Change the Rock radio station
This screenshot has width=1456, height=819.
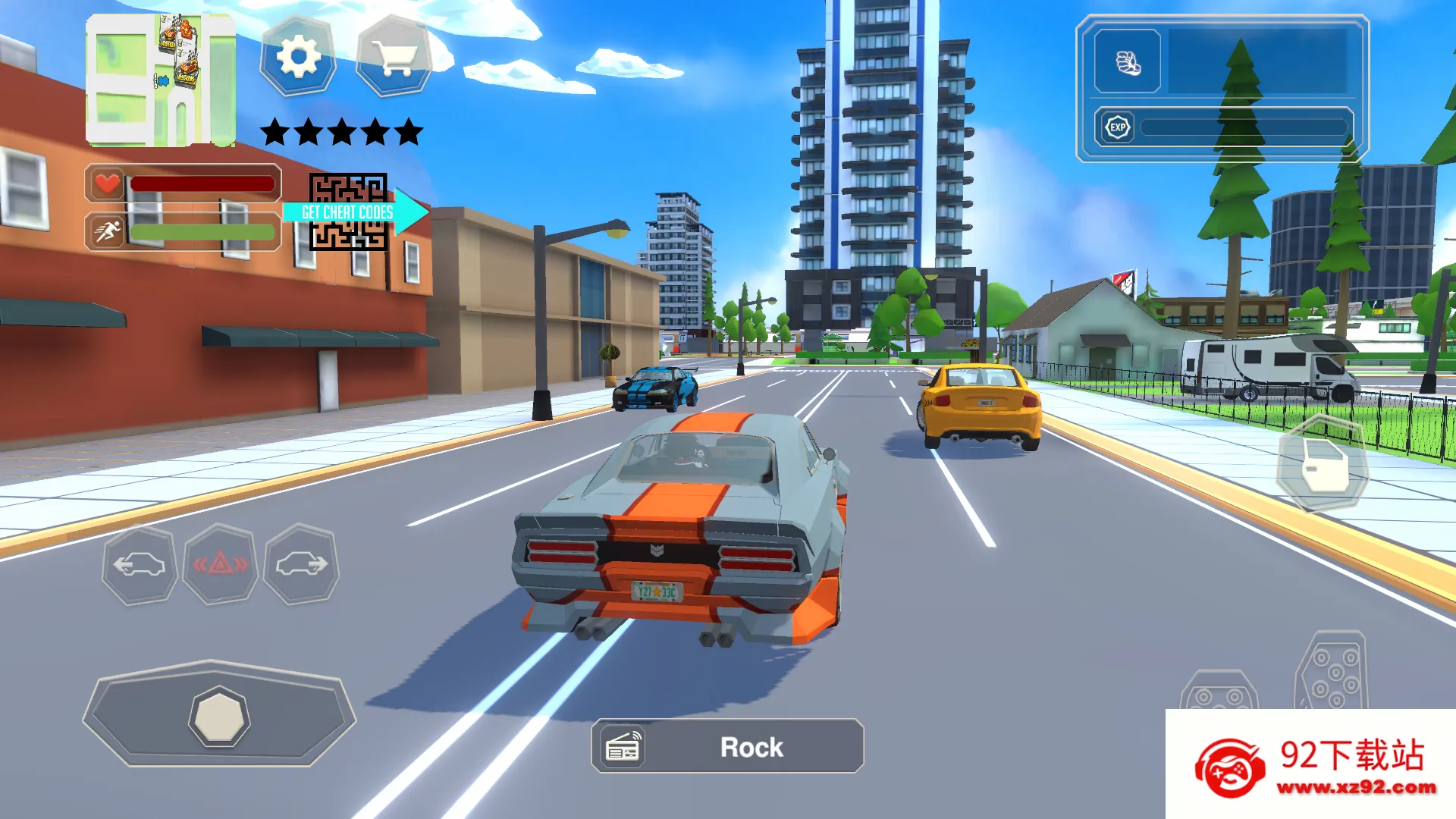click(727, 747)
